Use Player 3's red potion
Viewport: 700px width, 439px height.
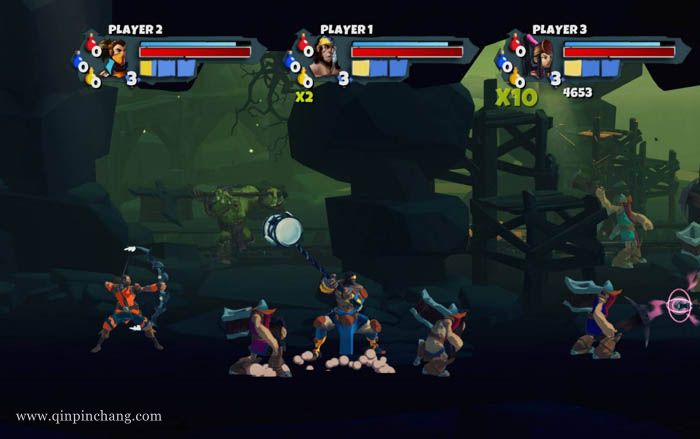click(514, 43)
